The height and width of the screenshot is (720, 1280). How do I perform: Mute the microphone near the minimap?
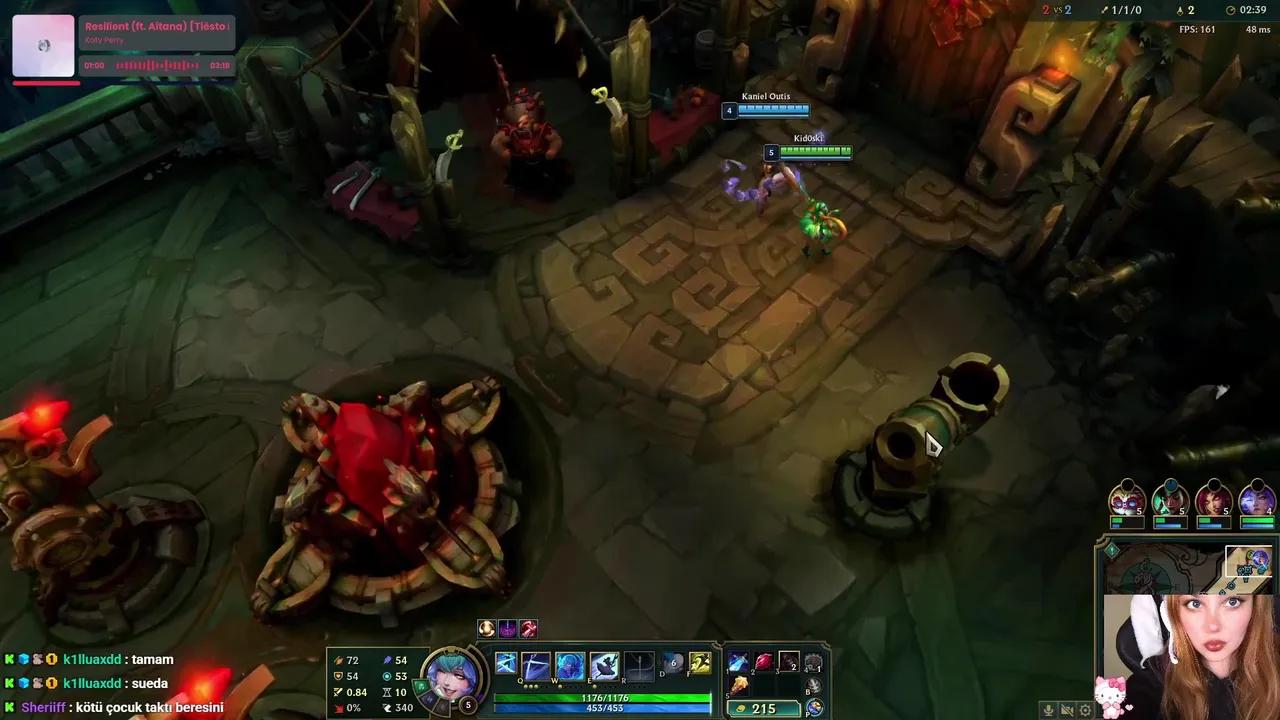pyautogui.click(x=1048, y=709)
